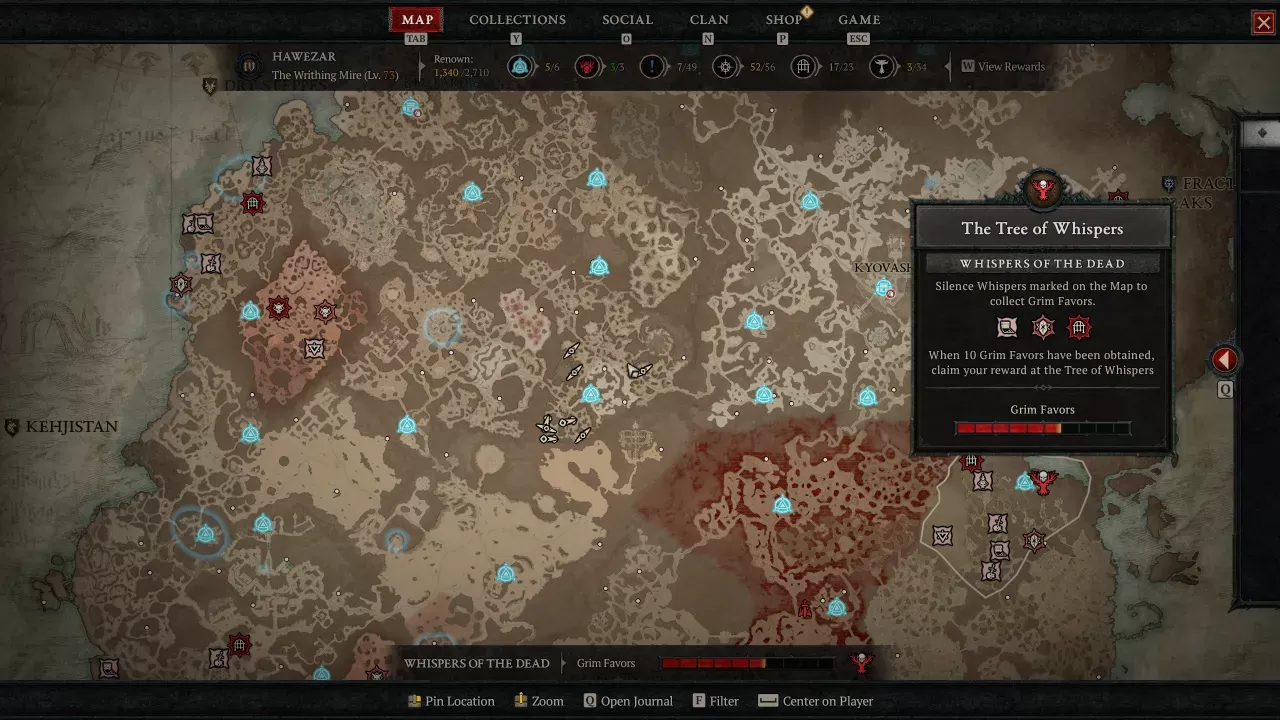Click View Rewards for Hawezar renown

pos(1003,67)
